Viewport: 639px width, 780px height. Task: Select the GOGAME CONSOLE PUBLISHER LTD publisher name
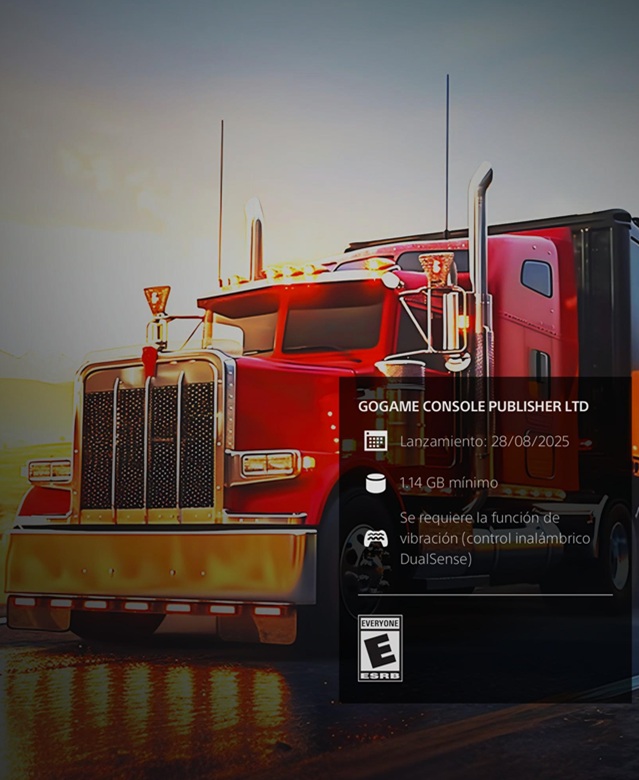pyautogui.click(x=473, y=407)
